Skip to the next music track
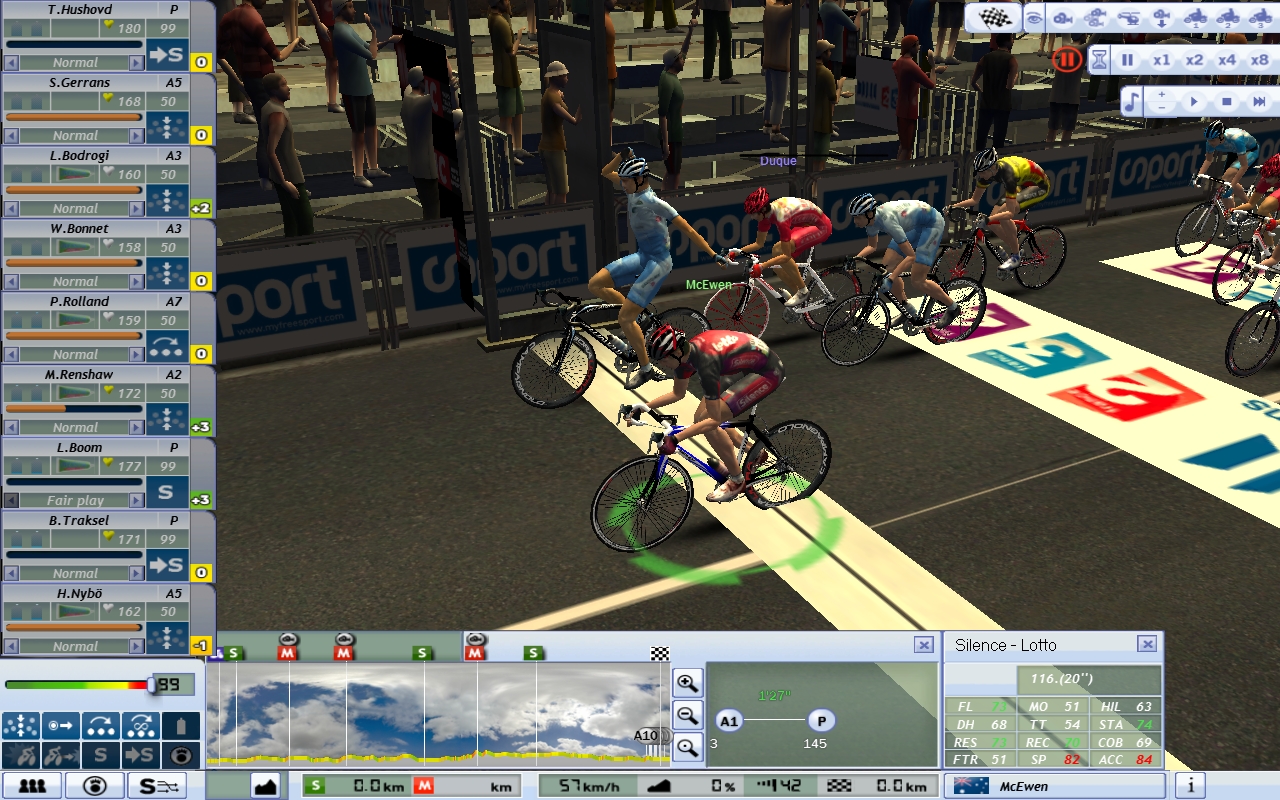This screenshot has height=800, width=1280. [1259, 102]
